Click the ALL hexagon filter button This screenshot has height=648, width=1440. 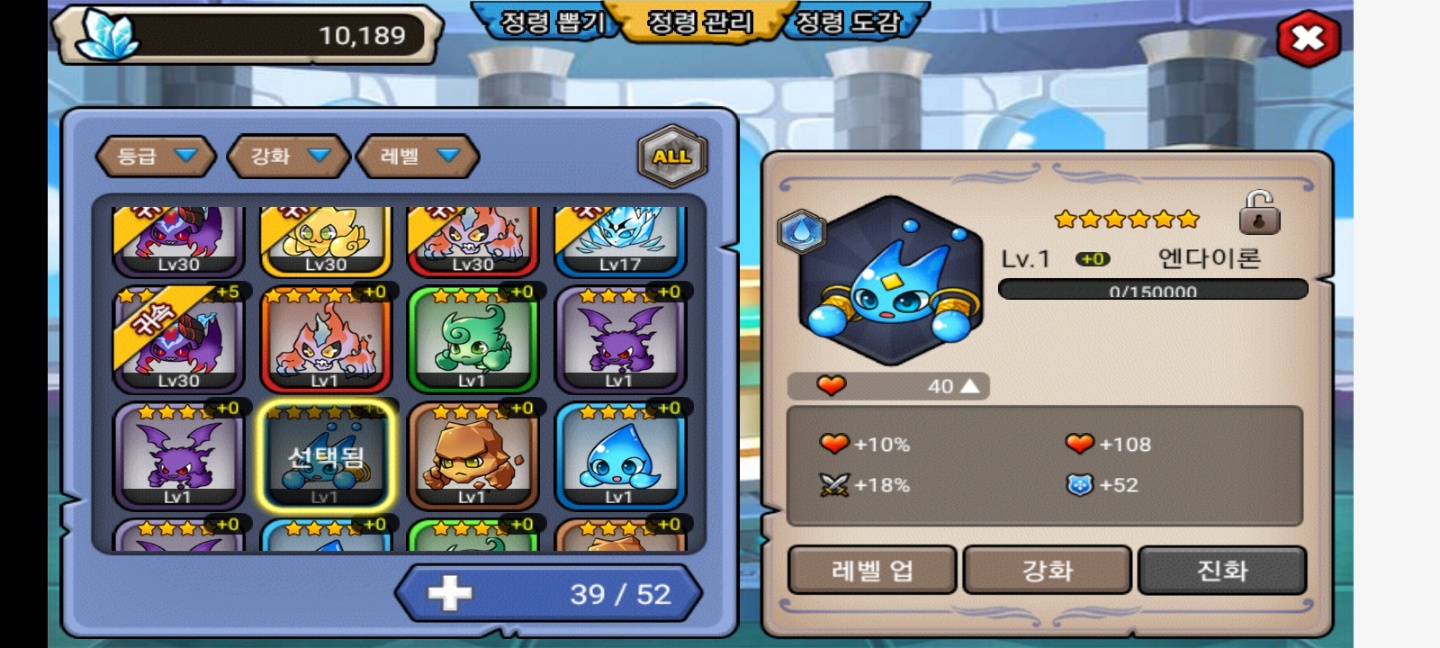pos(672,156)
